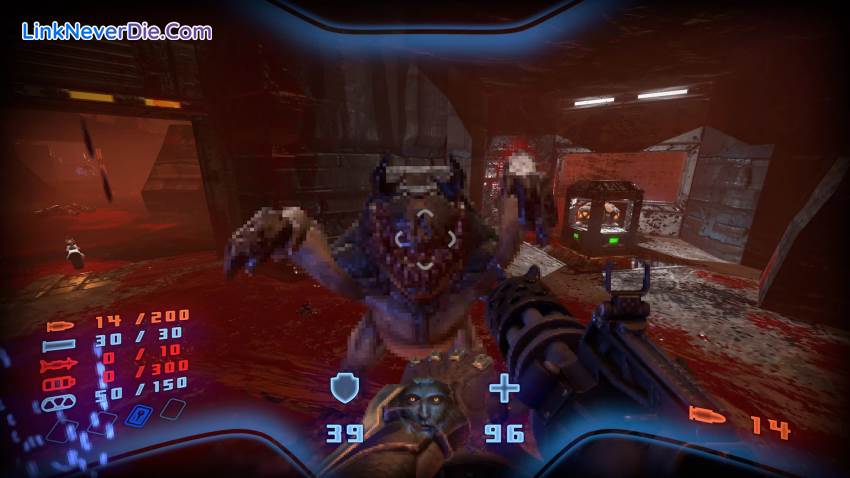The height and width of the screenshot is (478, 850).
Task: Click the health cross icon
Action: tap(504, 388)
